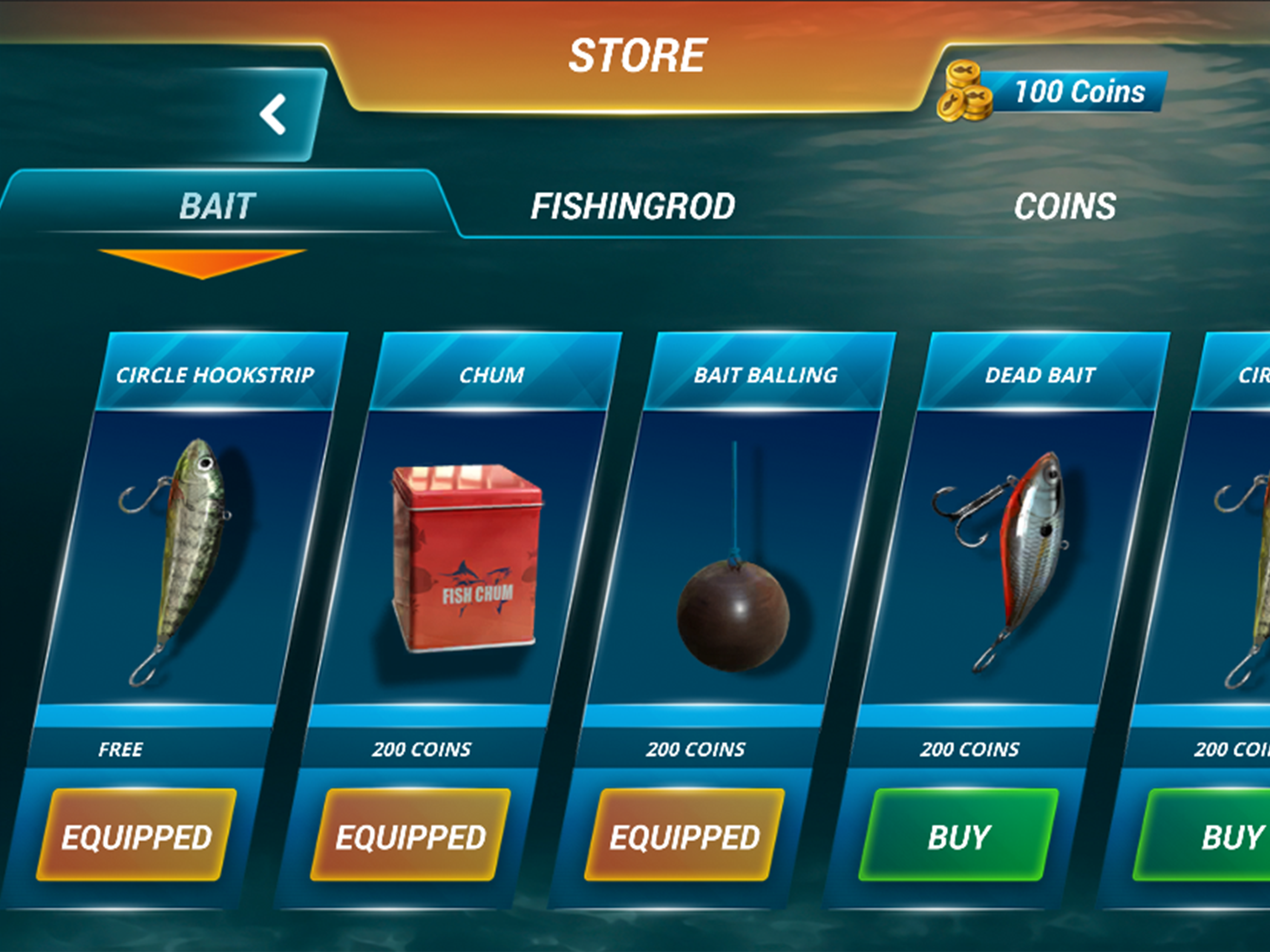Click the gold coins stack icon

(x=966, y=93)
